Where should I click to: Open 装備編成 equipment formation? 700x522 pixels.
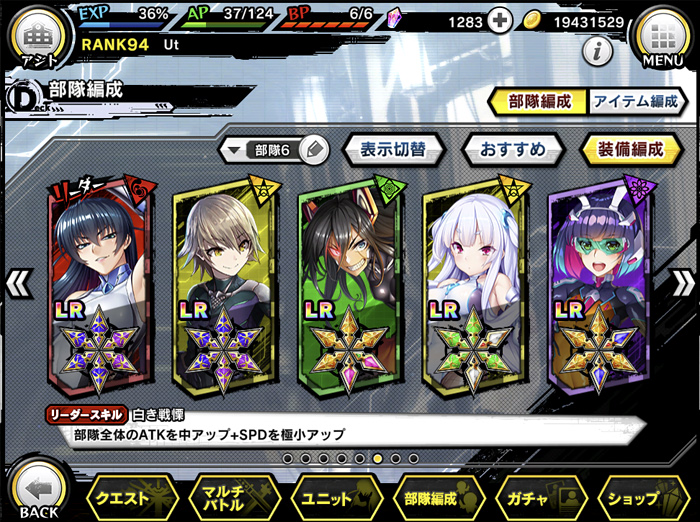pyautogui.click(x=630, y=150)
